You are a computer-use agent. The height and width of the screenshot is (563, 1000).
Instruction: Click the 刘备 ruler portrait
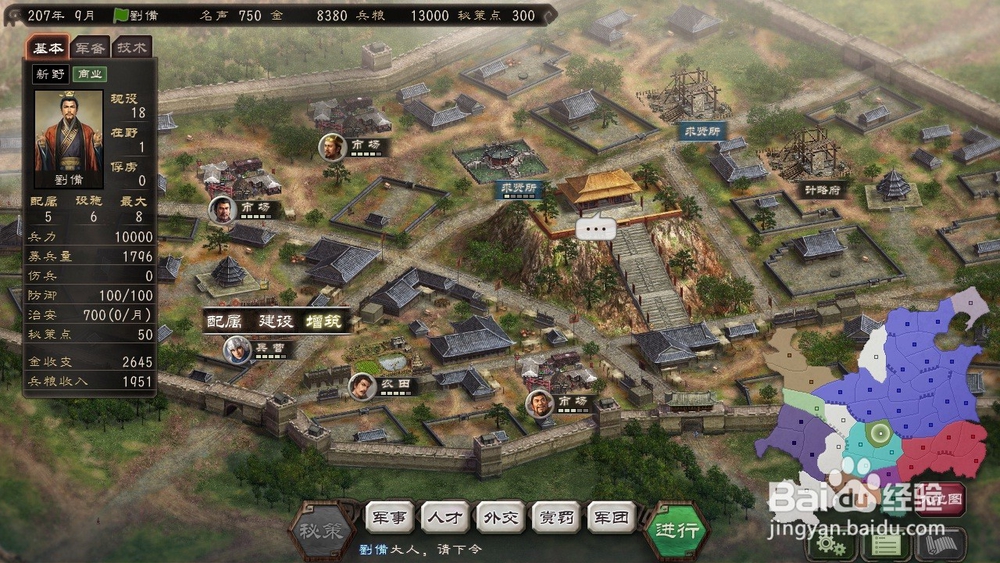tap(68, 135)
